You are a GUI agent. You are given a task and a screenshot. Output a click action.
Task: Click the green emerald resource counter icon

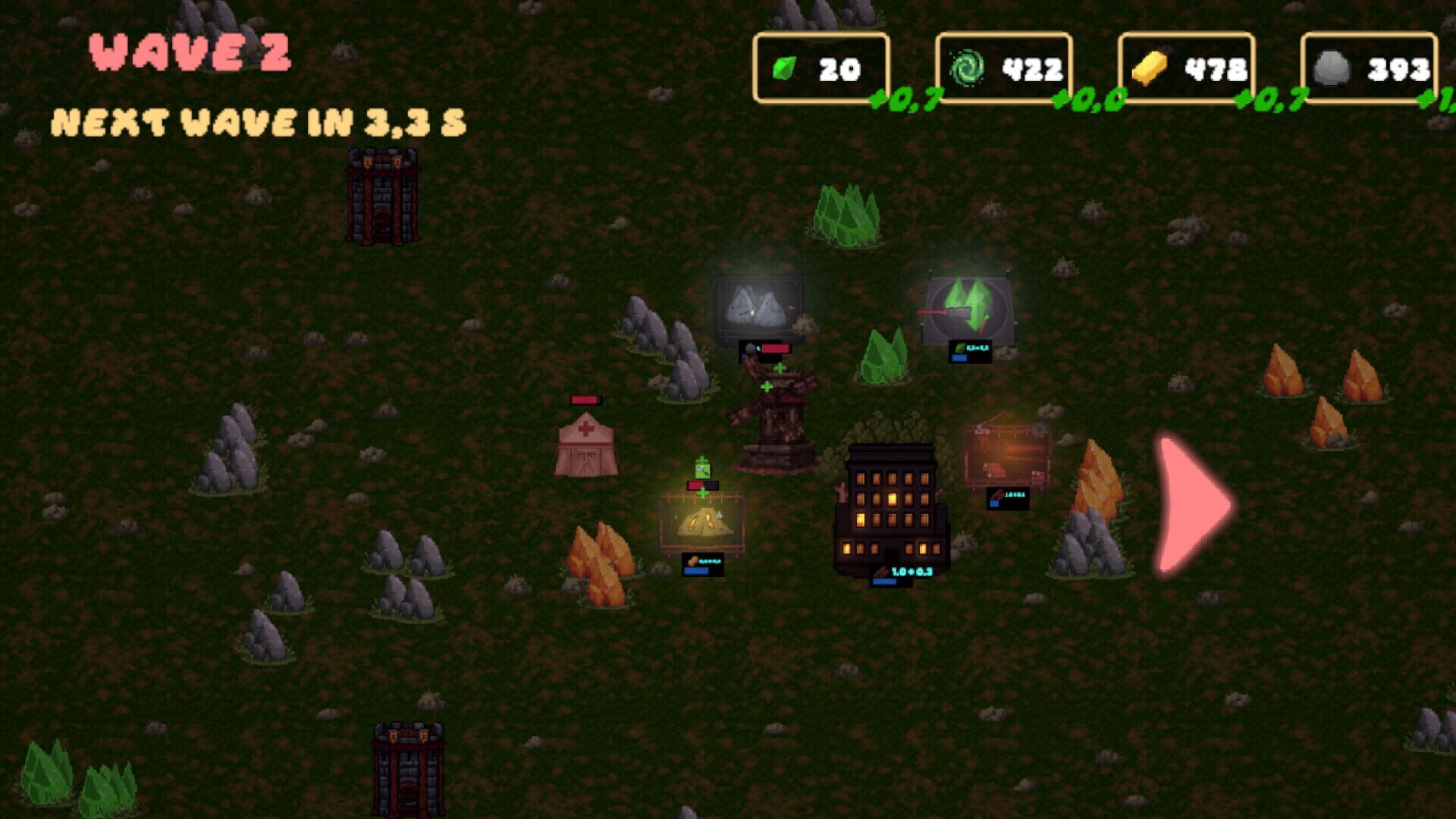click(783, 67)
